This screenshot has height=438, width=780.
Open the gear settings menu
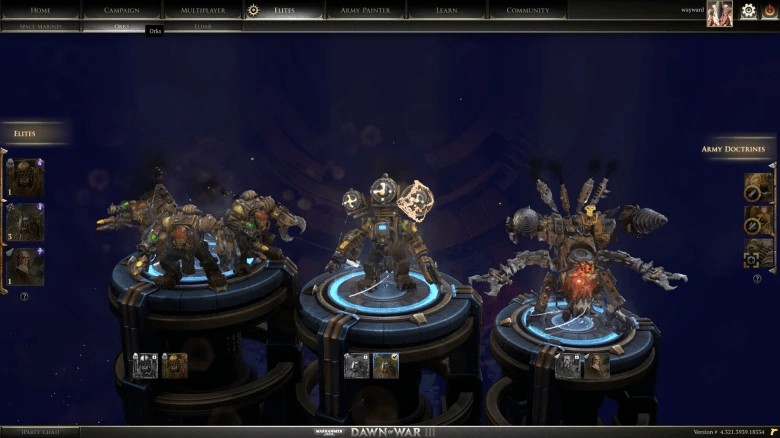click(x=748, y=11)
